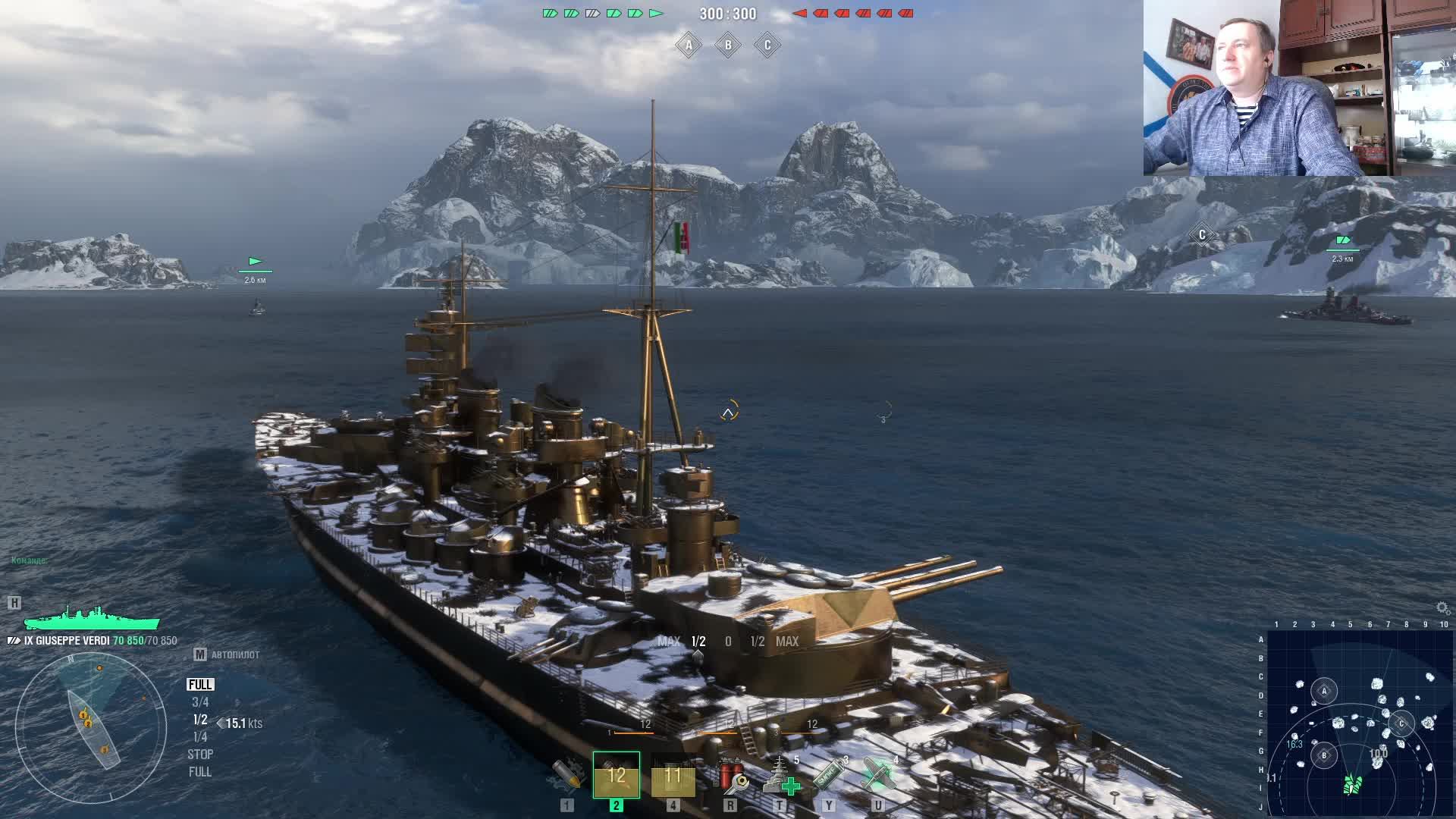Click the green-highlighted ammo slot
Screen dimensions: 1456x819
617,775
